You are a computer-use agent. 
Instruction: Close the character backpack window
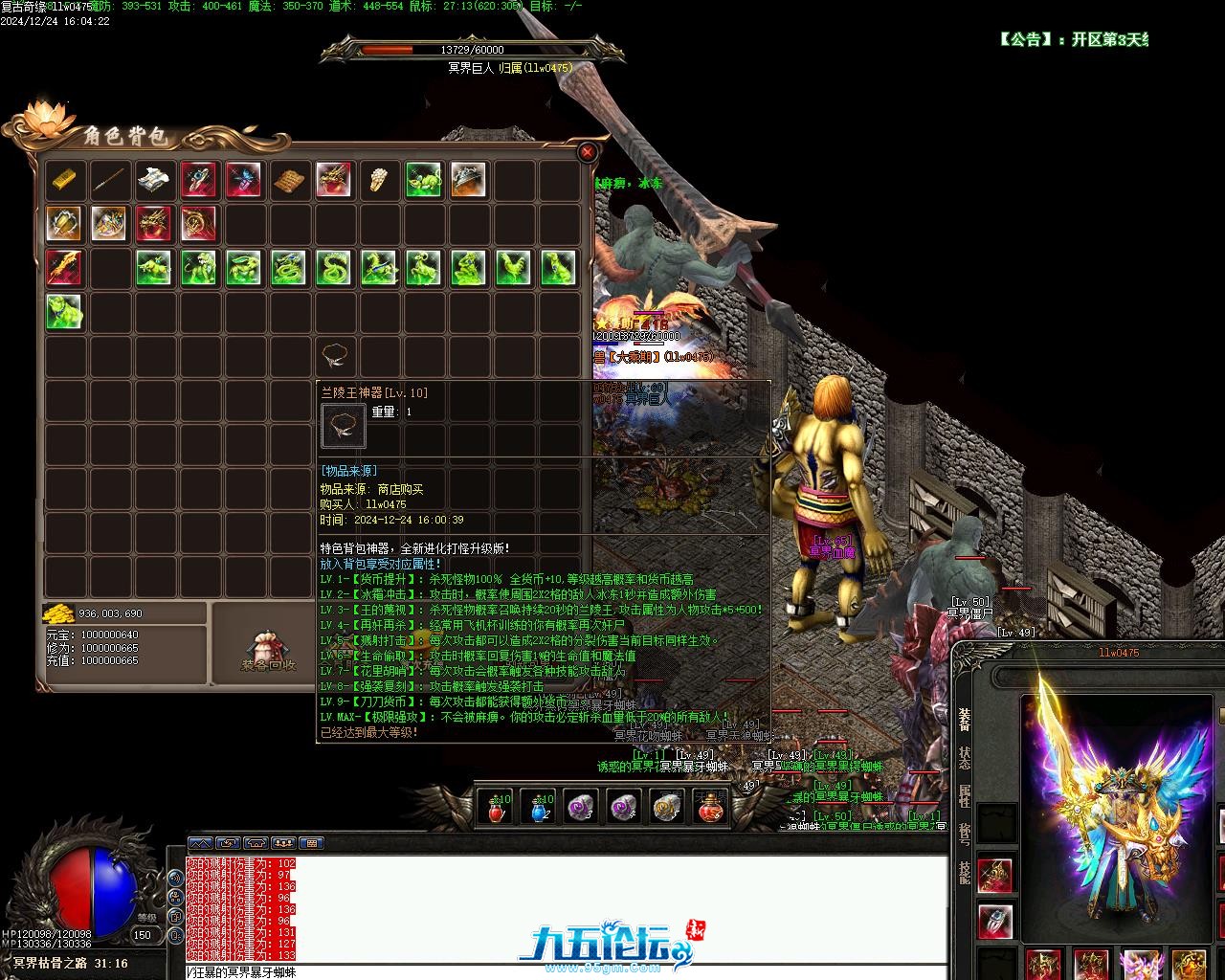point(588,152)
